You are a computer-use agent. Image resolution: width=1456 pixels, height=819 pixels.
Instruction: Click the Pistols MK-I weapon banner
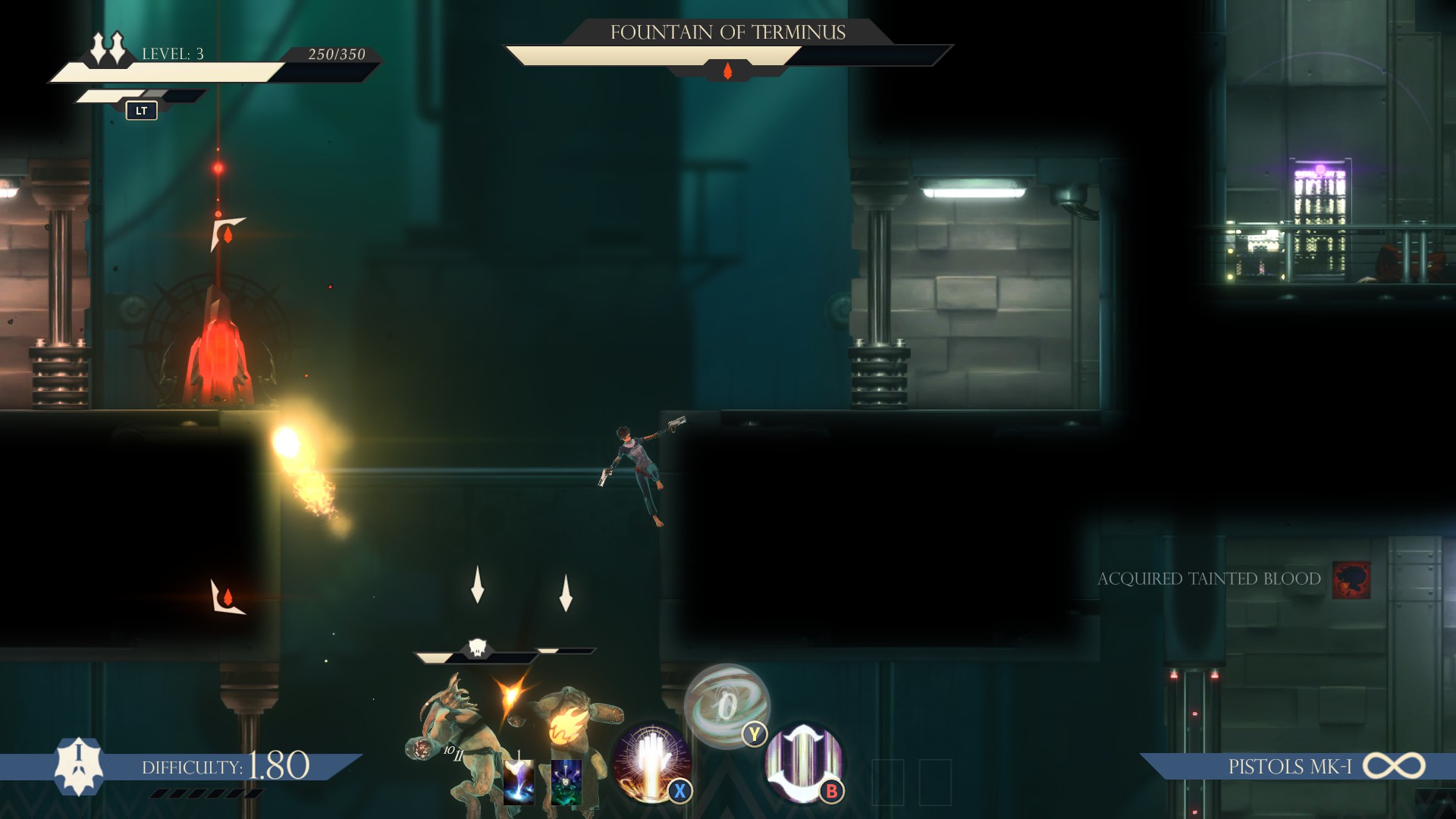pyautogui.click(x=1289, y=767)
